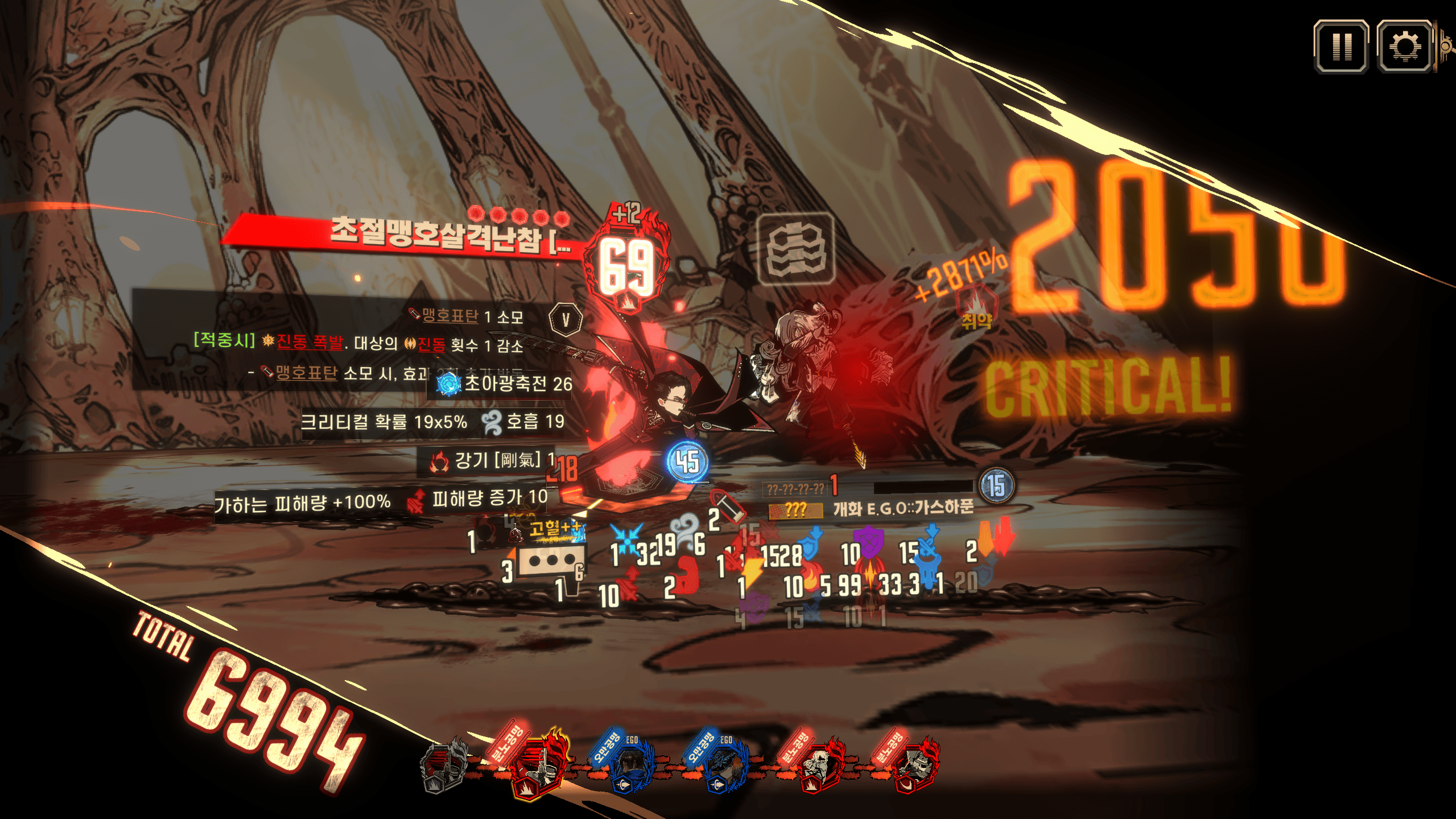Pause the battle
The height and width of the screenshot is (819, 1456).
[1341, 47]
